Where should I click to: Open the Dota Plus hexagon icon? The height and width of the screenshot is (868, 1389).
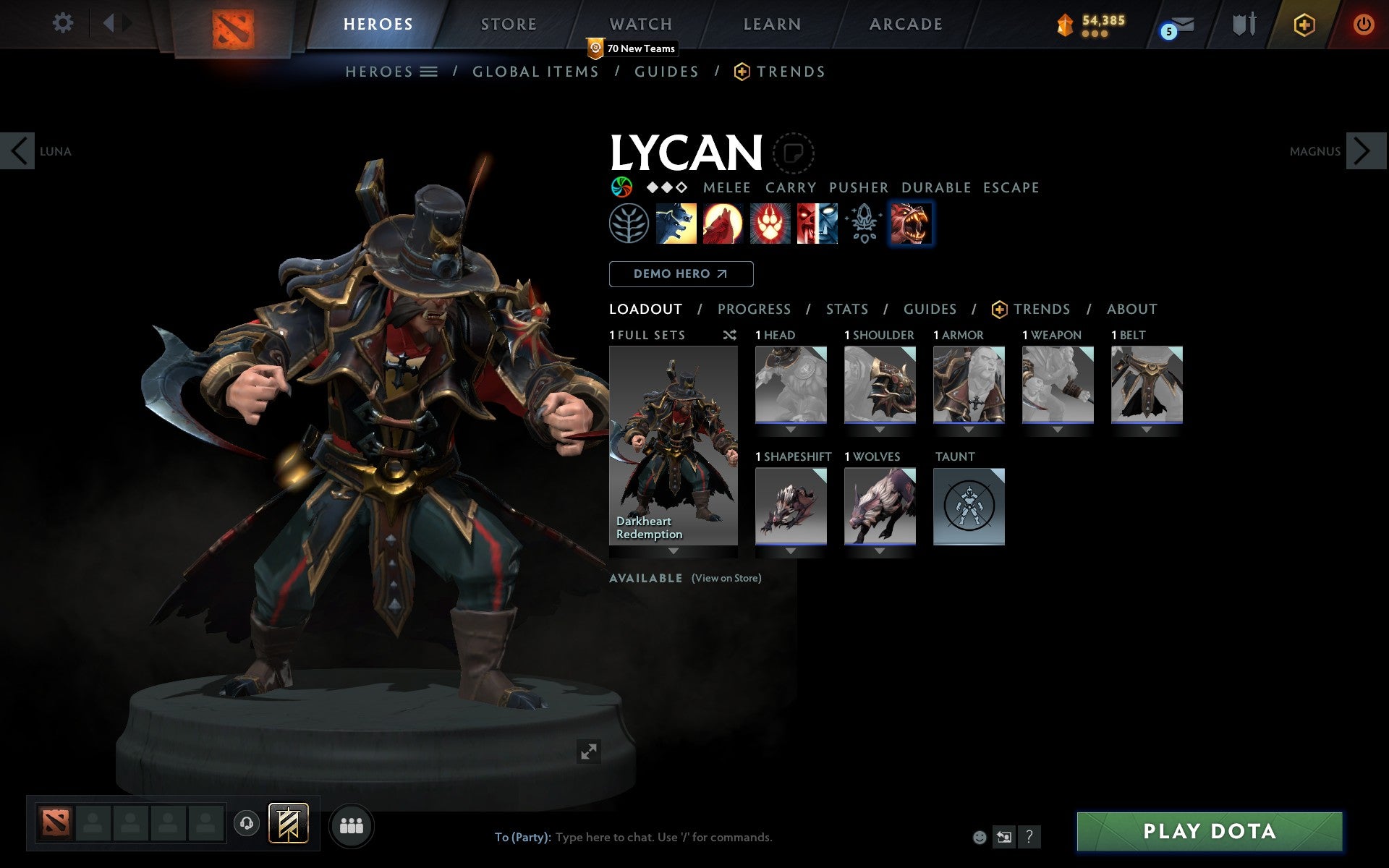point(1303,24)
